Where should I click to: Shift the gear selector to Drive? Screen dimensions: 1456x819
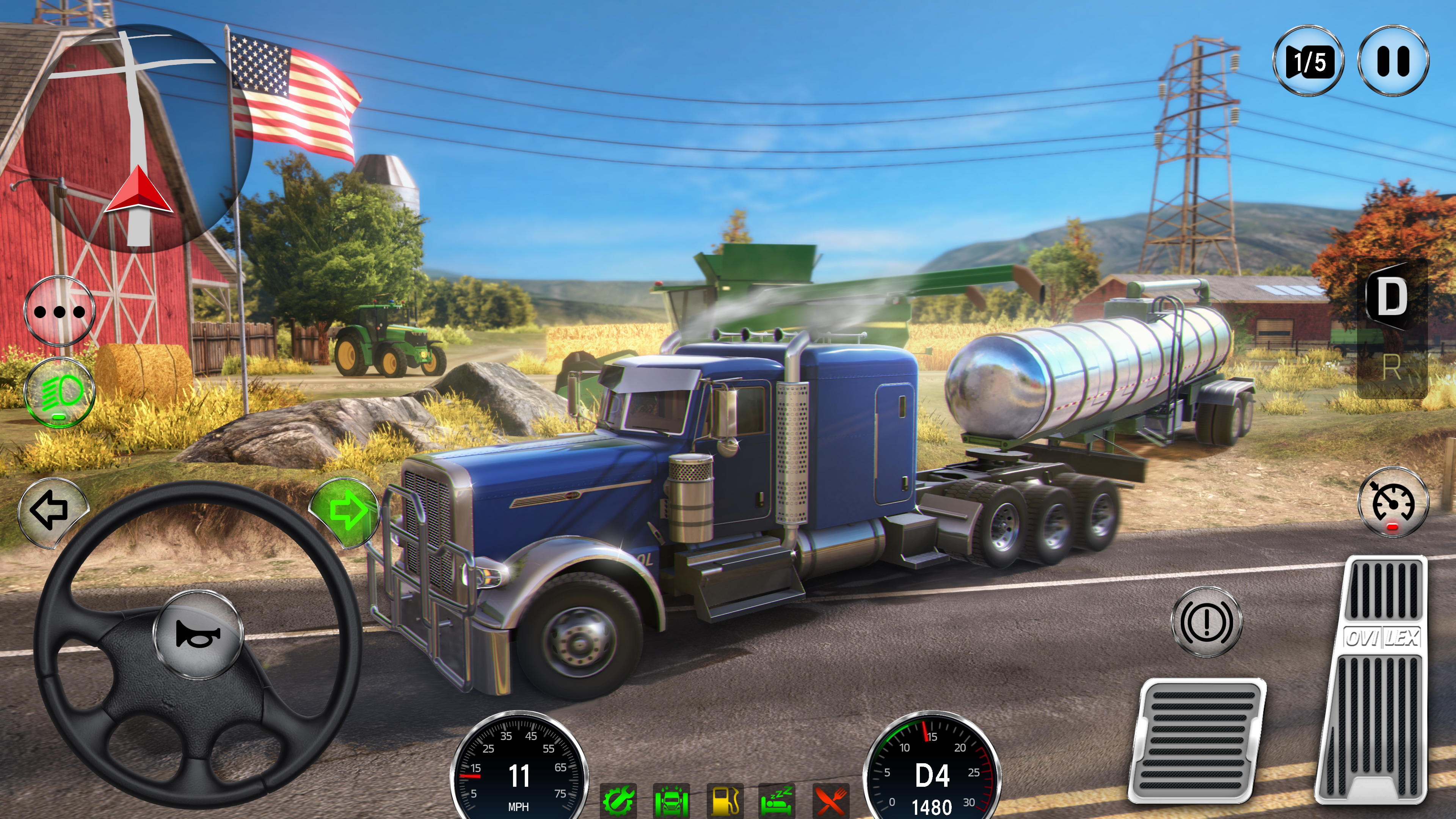[1392, 297]
